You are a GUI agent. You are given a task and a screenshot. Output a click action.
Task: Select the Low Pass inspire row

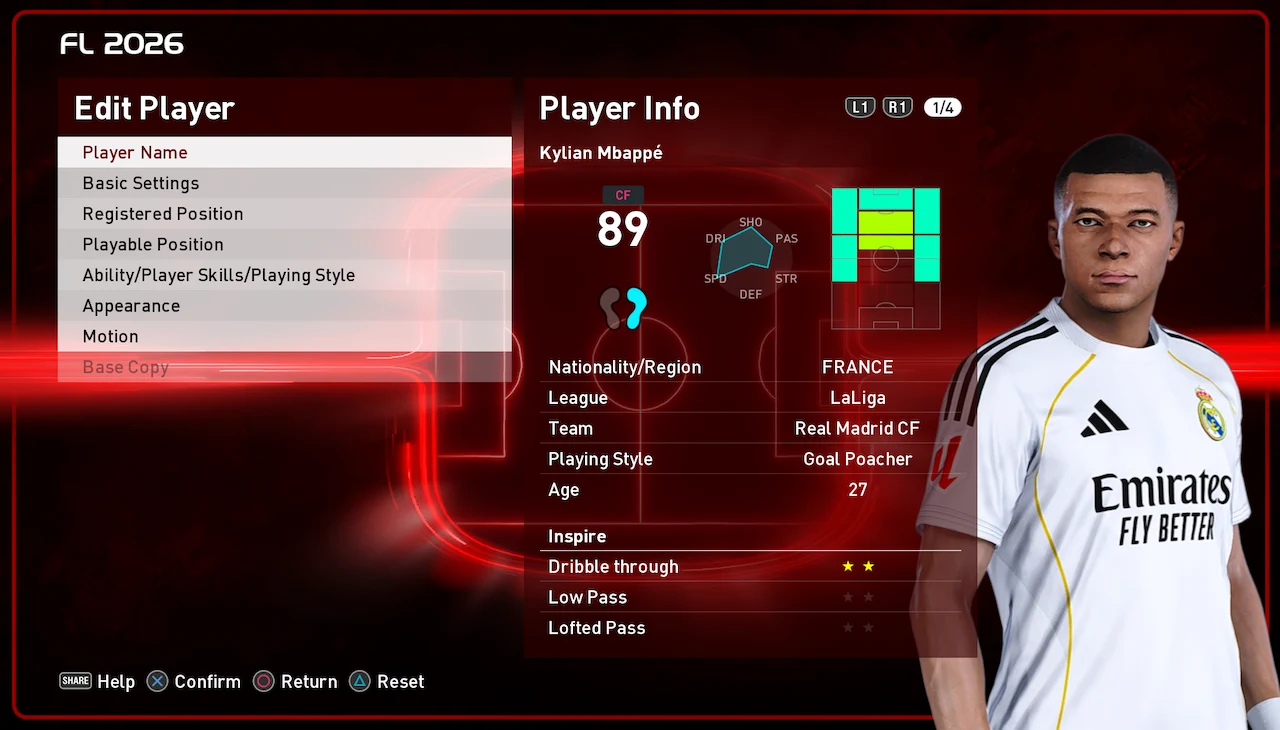click(750, 597)
